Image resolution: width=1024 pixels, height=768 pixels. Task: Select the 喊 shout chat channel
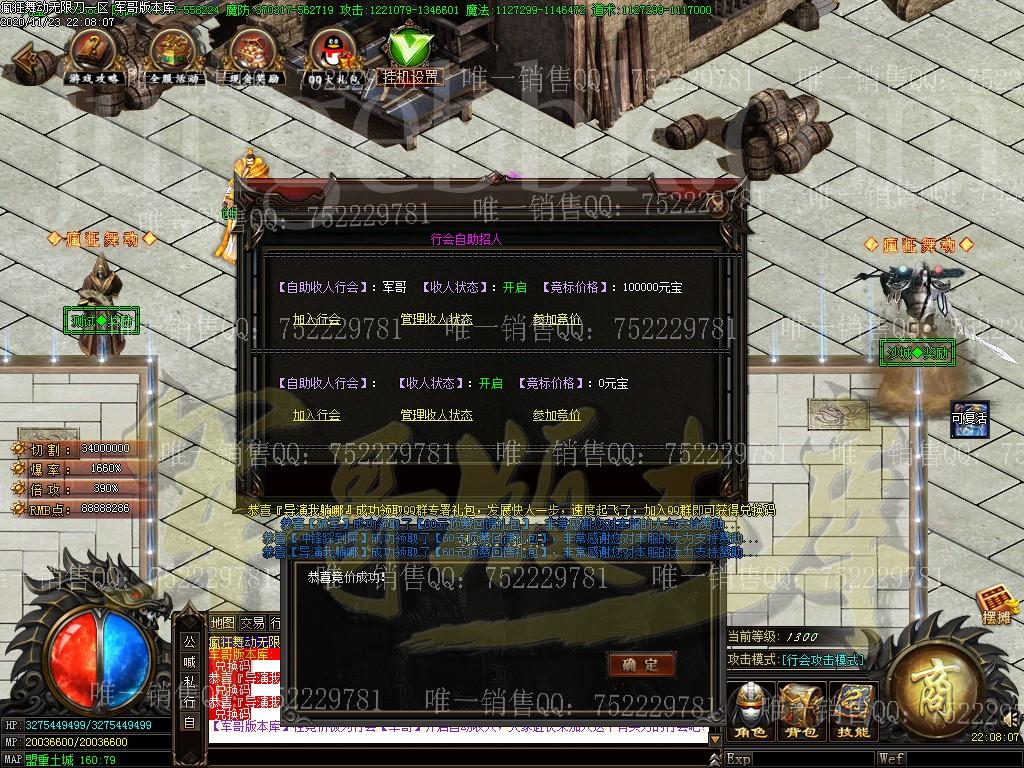(x=189, y=661)
